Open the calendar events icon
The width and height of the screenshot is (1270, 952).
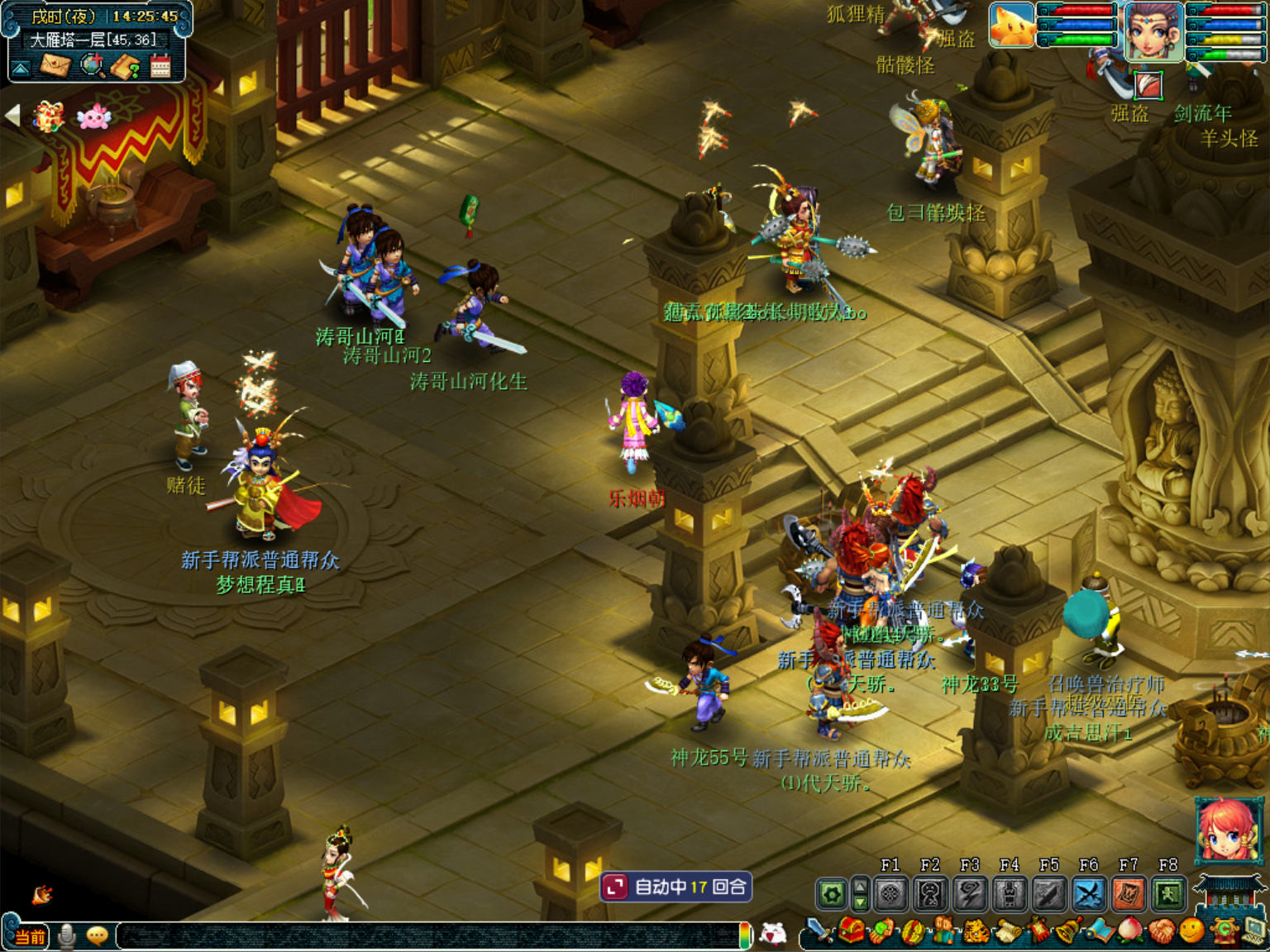point(160,66)
